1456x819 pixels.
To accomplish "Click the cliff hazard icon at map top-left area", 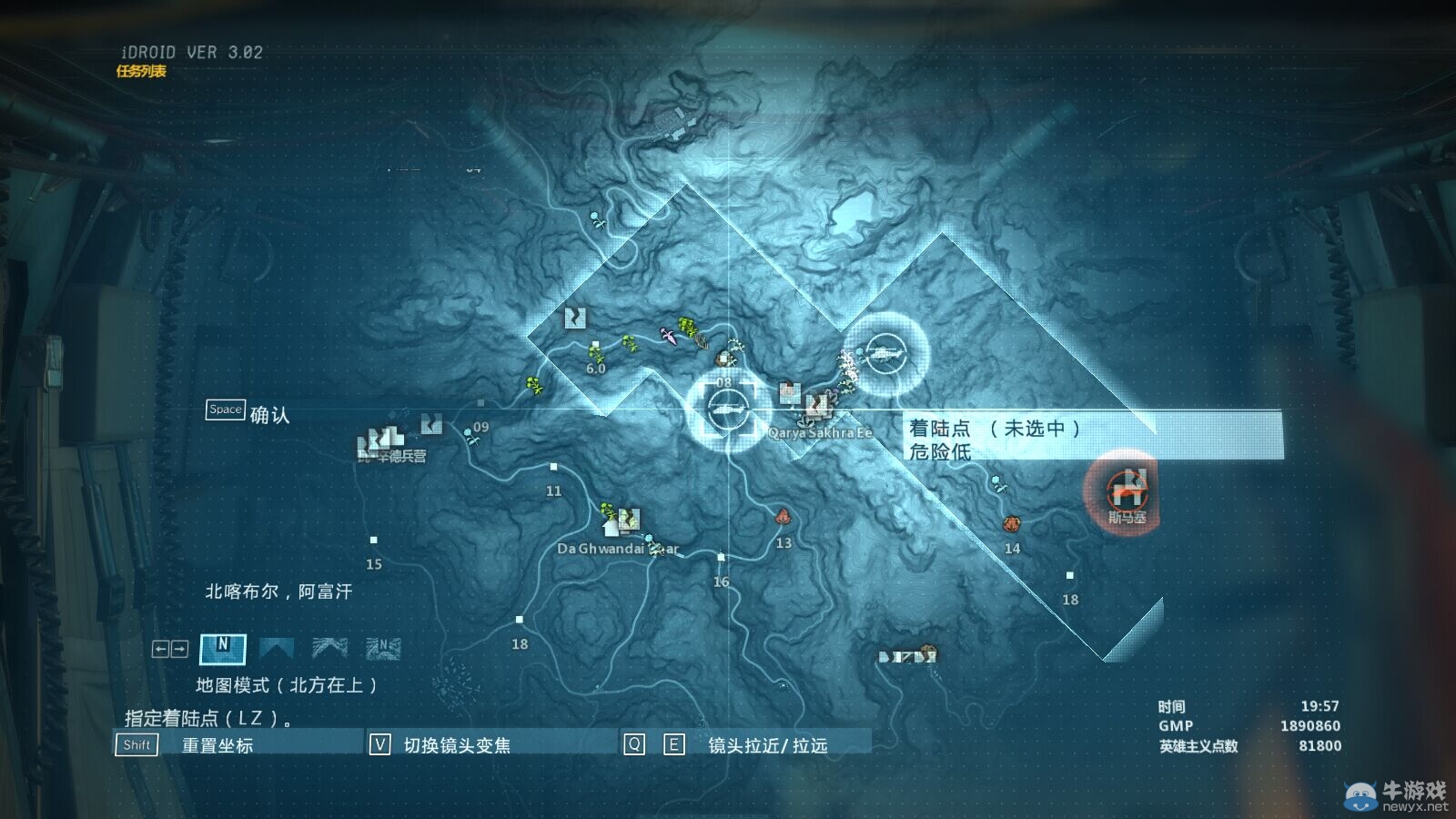I will point(574,318).
